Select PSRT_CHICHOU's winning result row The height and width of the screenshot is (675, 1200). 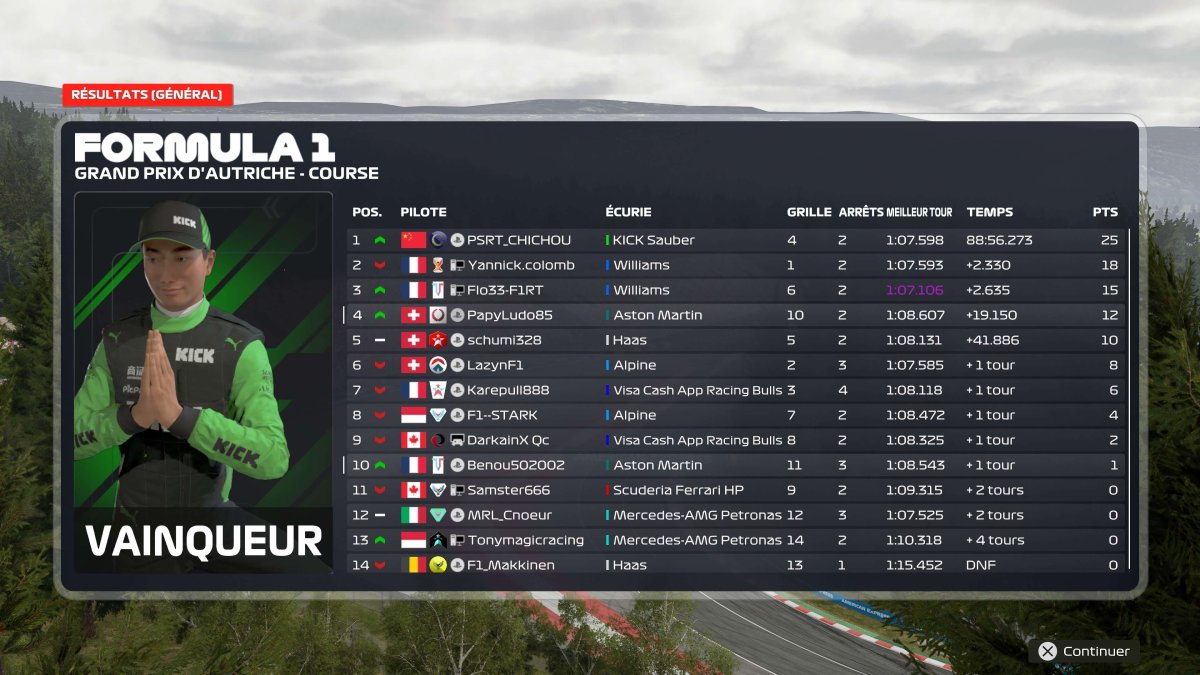point(735,240)
